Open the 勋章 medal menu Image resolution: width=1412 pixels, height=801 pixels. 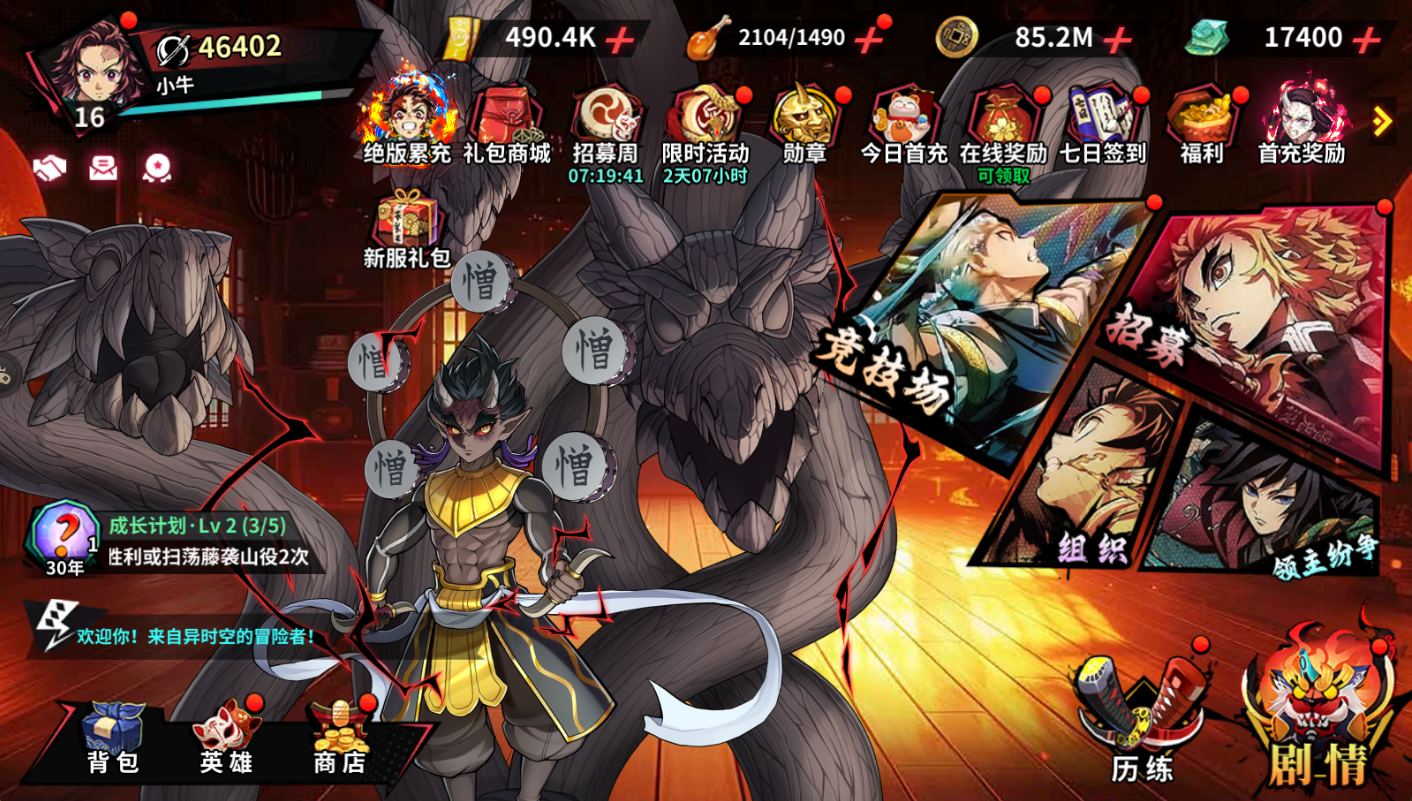coord(804,127)
